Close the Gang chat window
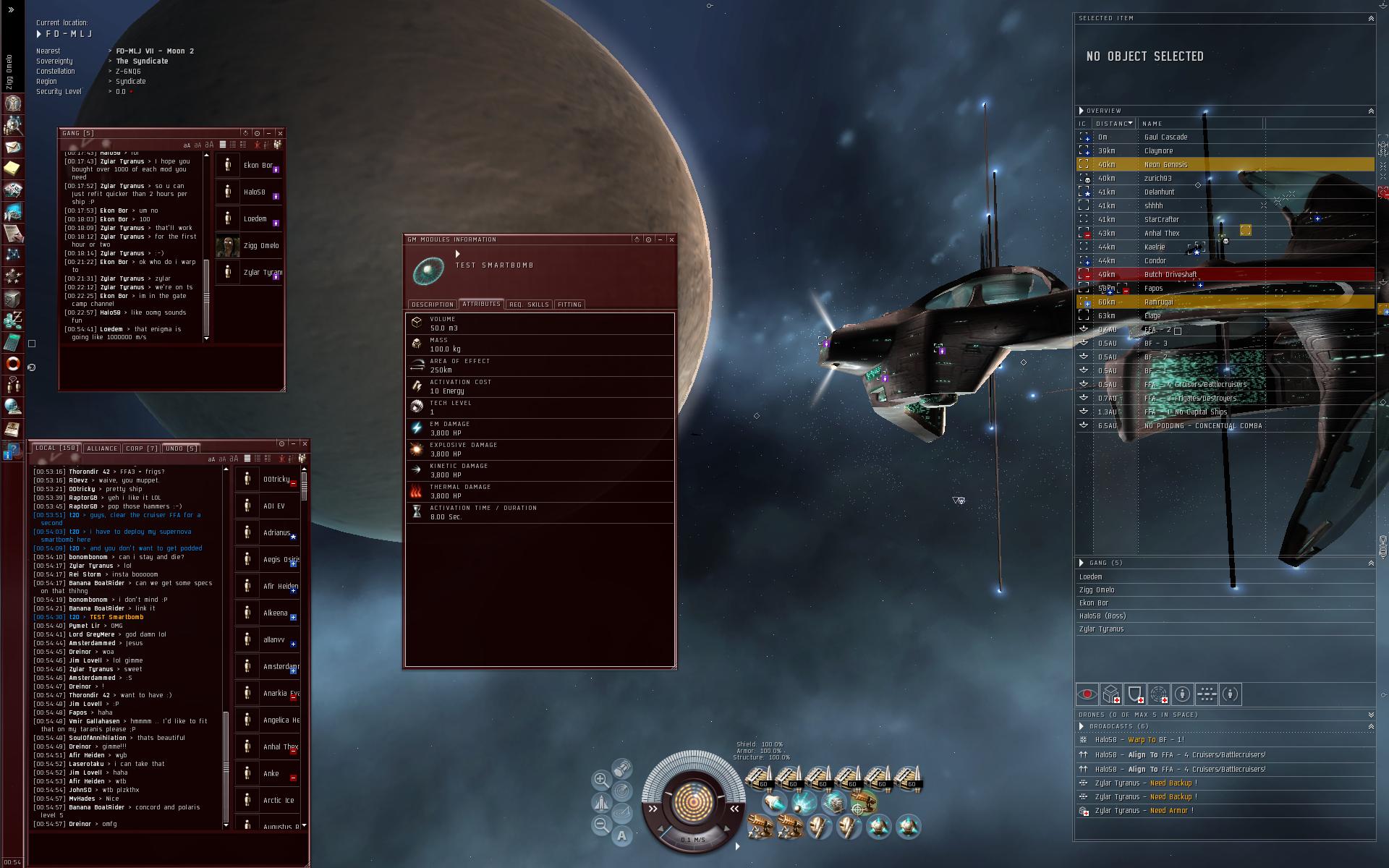This screenshot has width=1389, height=868. pos(280,133)
